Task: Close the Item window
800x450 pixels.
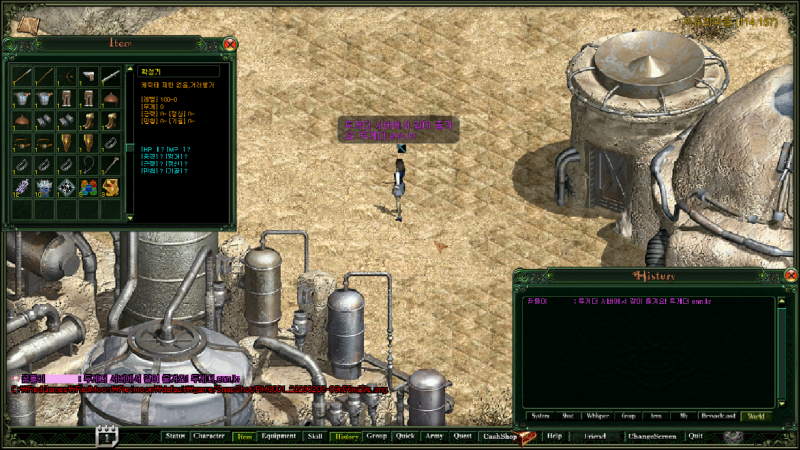Action: click(x=230, y=44)
